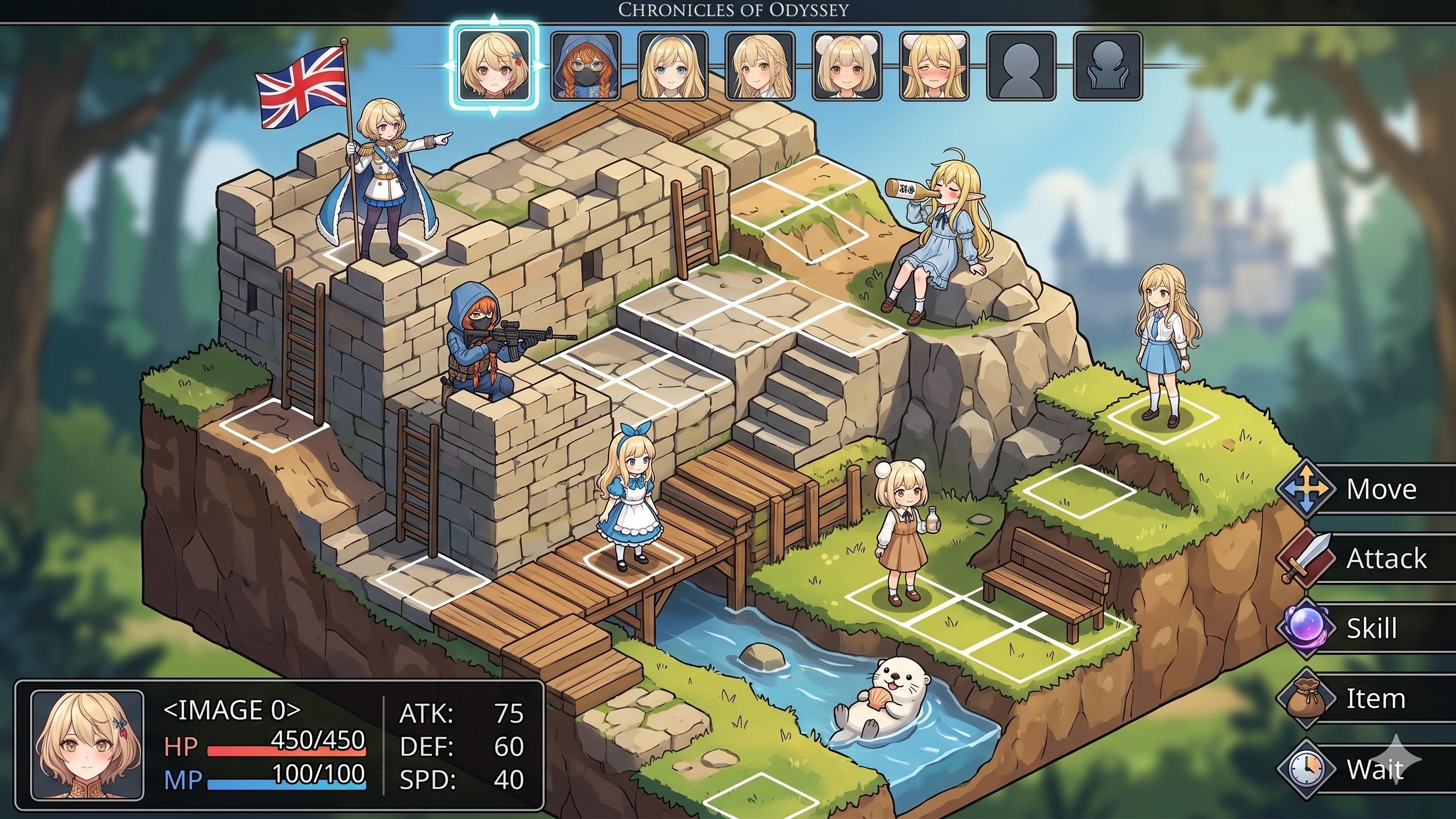Select the hooded masked sniper portrait
Image resolution: width=1456 pixels, height=819 pixels.
(x=586, y=66)
